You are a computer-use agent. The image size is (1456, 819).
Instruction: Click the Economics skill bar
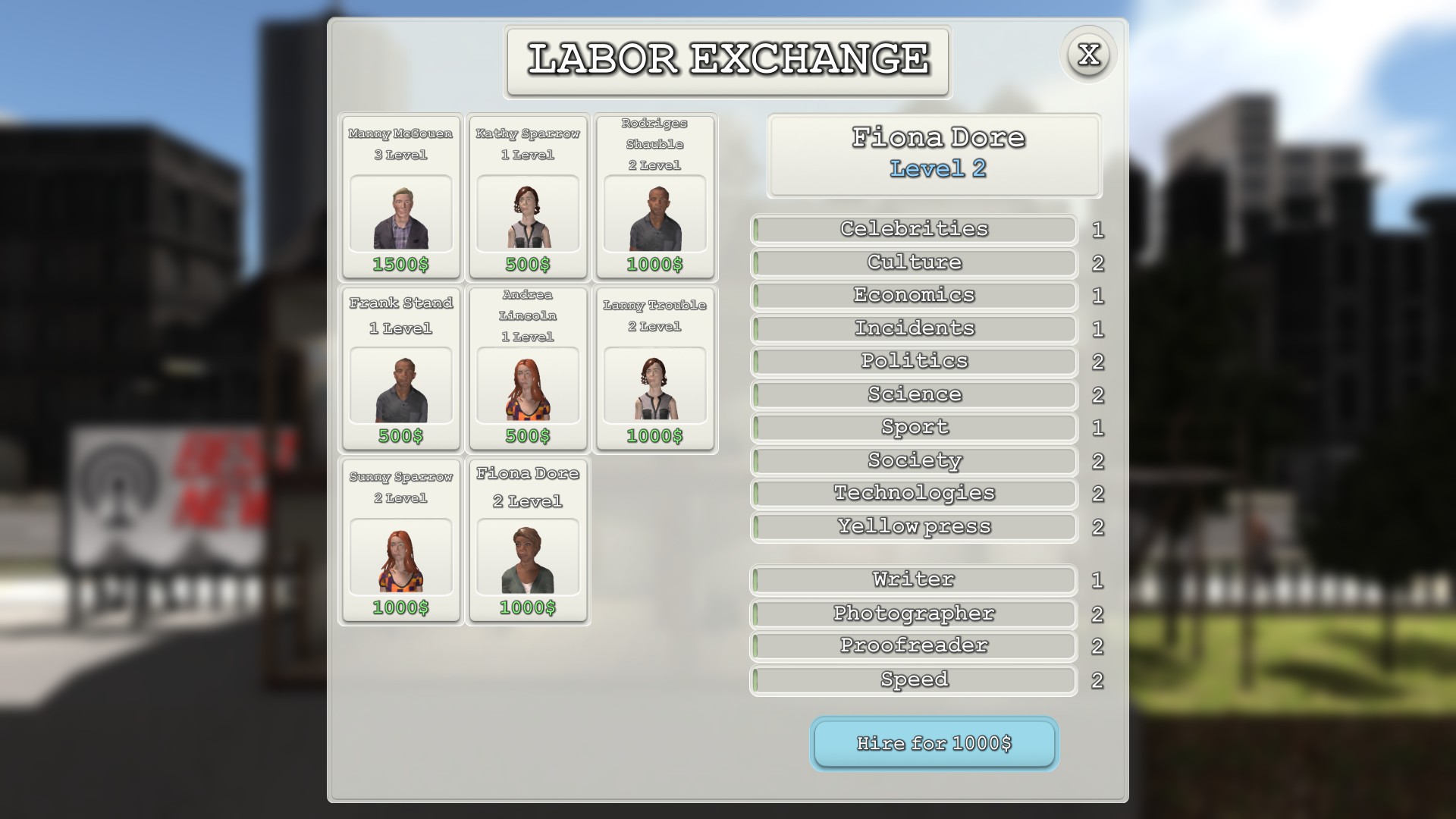point(913,295)
